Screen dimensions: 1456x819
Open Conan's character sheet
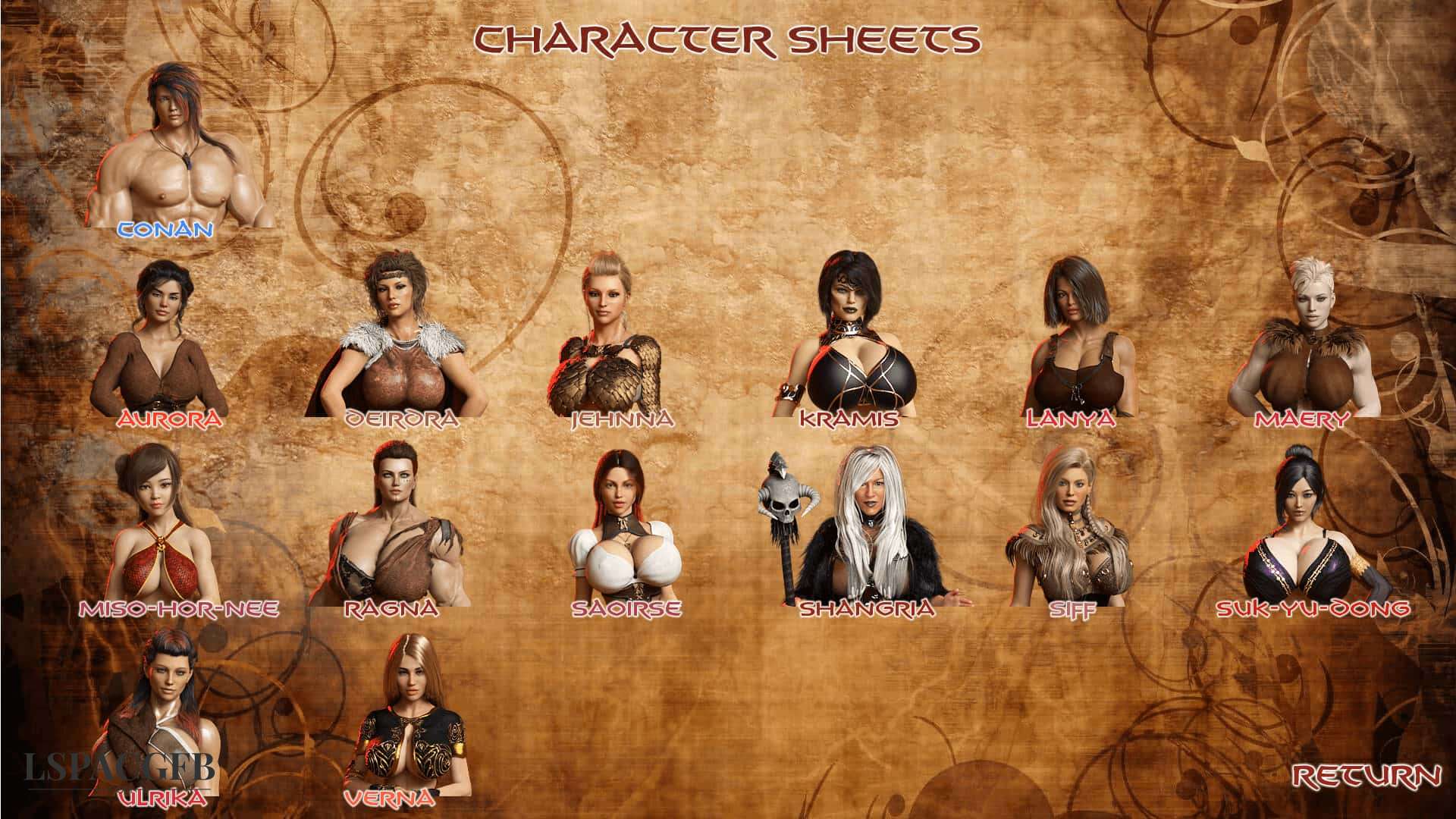pyautogui.click(x=182, y=152)
